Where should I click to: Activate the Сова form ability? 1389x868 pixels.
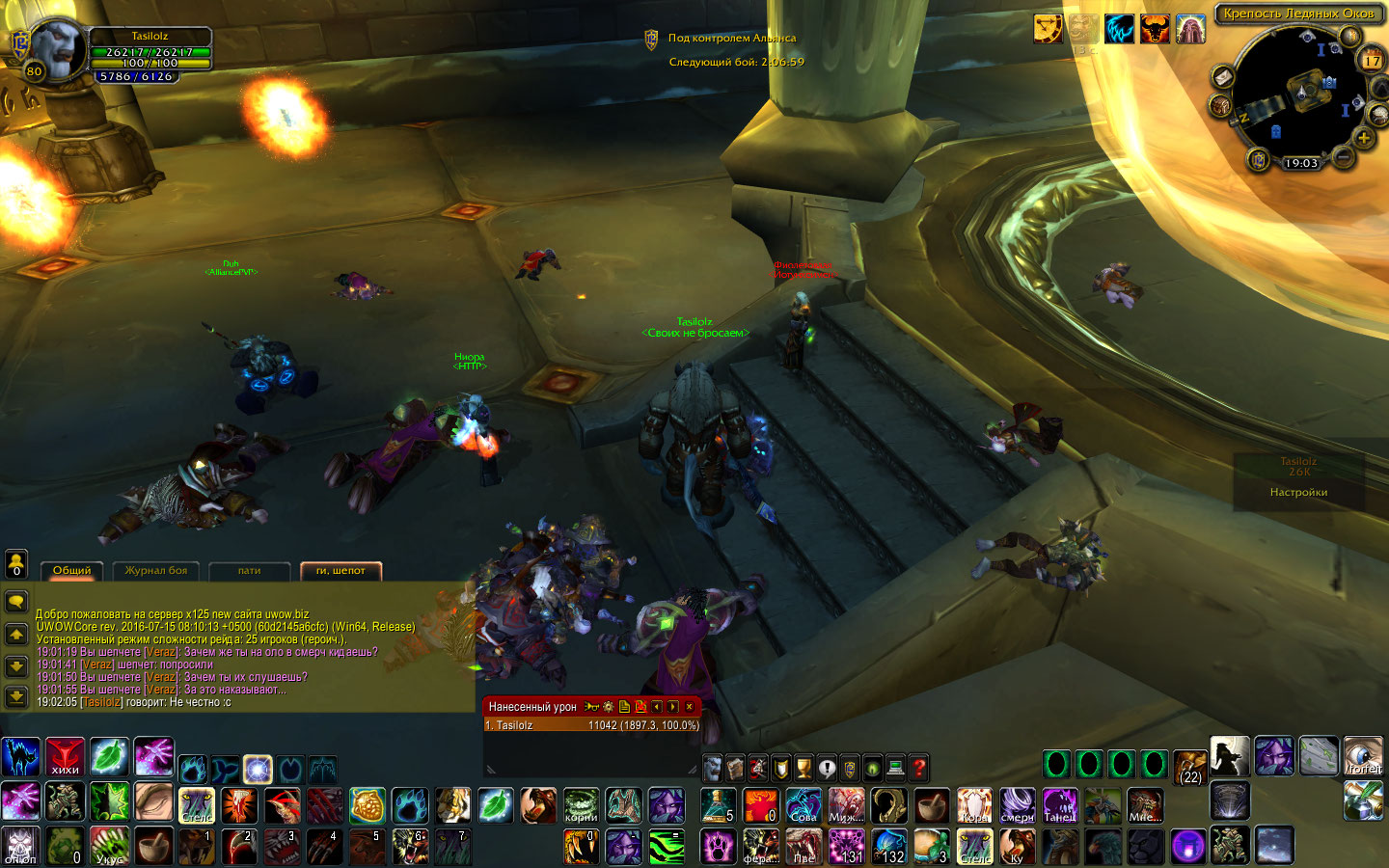click(803, 805)
